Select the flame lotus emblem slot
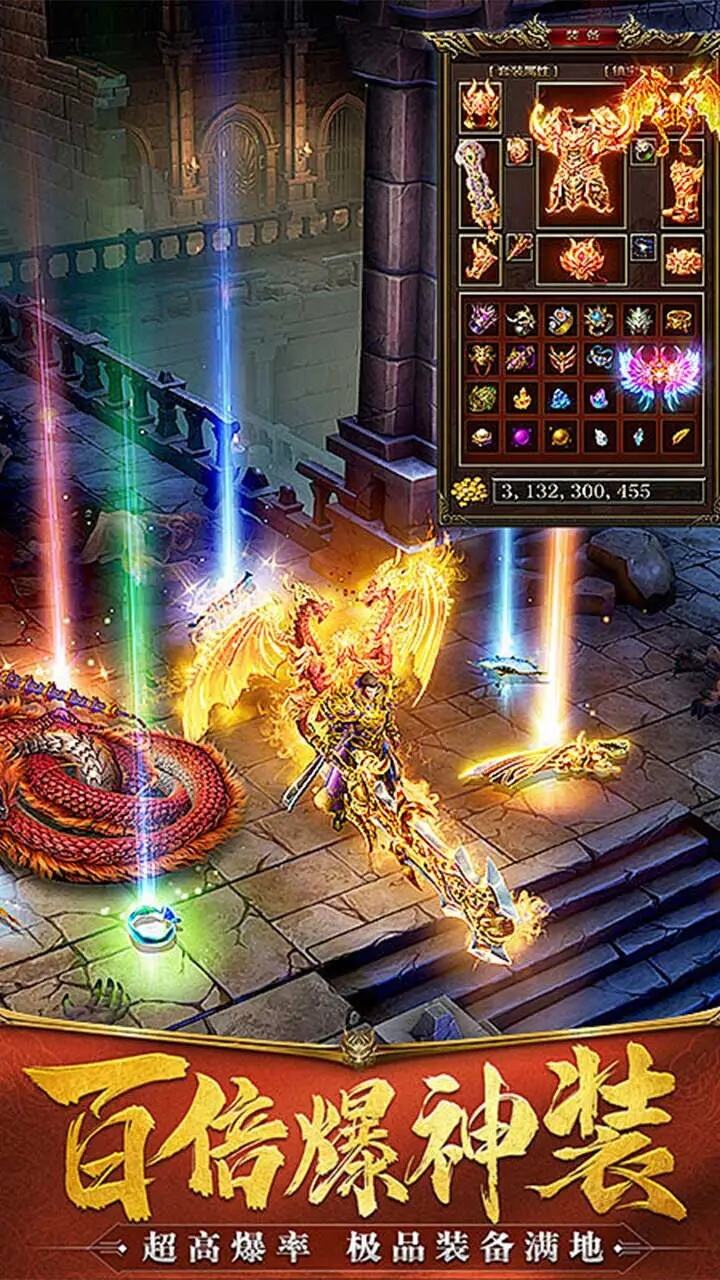The image size is (720, 1280). (x=581, y=260)
